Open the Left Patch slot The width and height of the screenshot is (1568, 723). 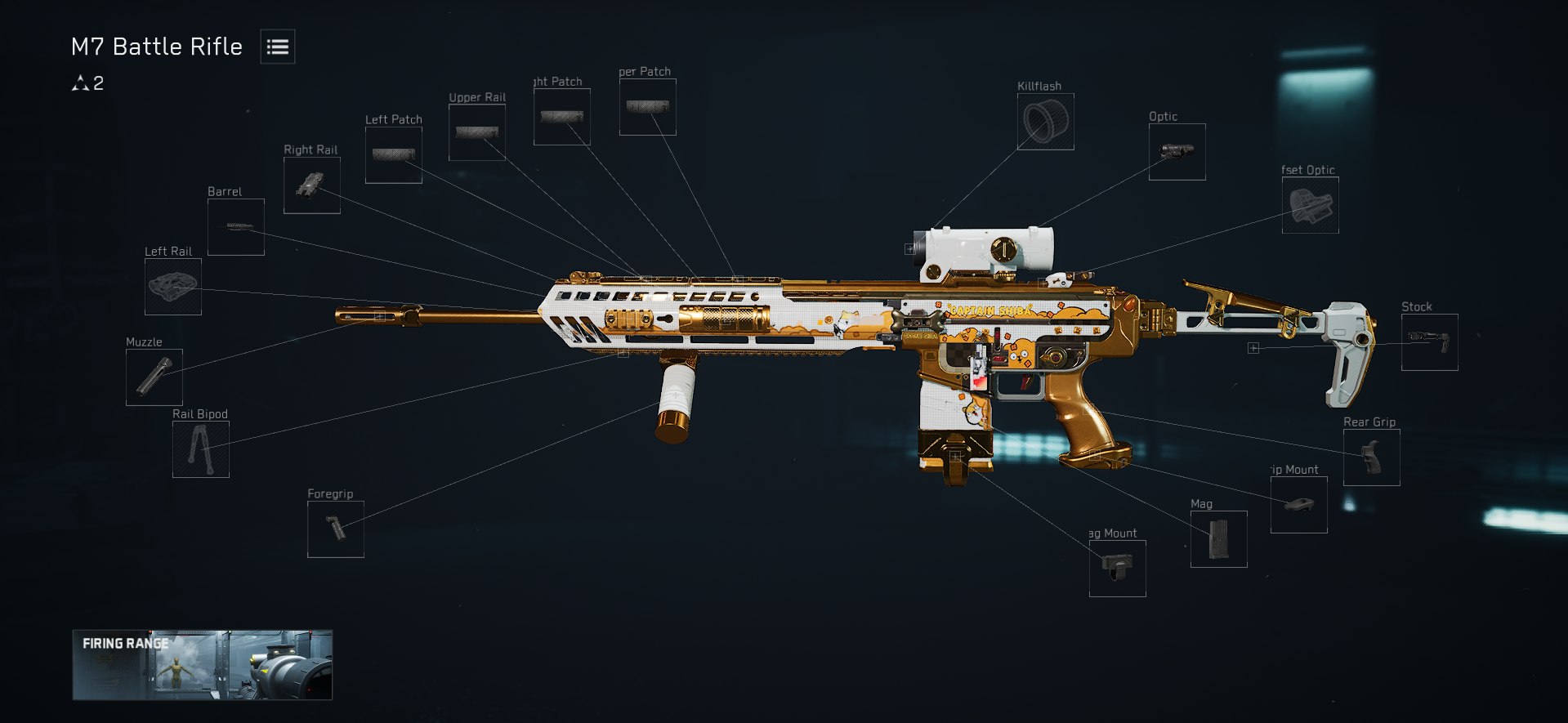pyautogui.click(x=394, y=155)
